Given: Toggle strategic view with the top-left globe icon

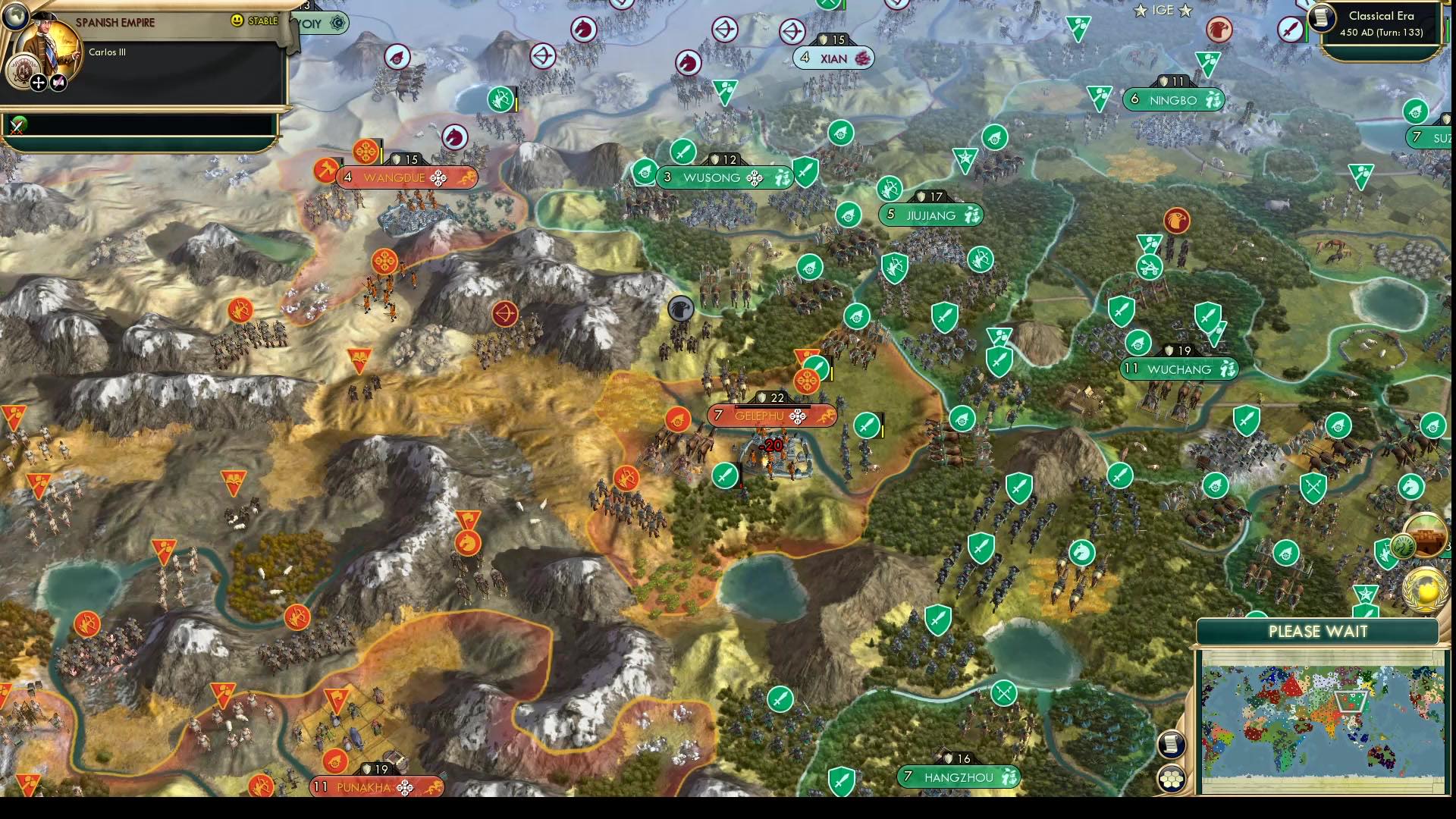Looking at the screenshot, I should pyautogui.click(x=15, y=17).
